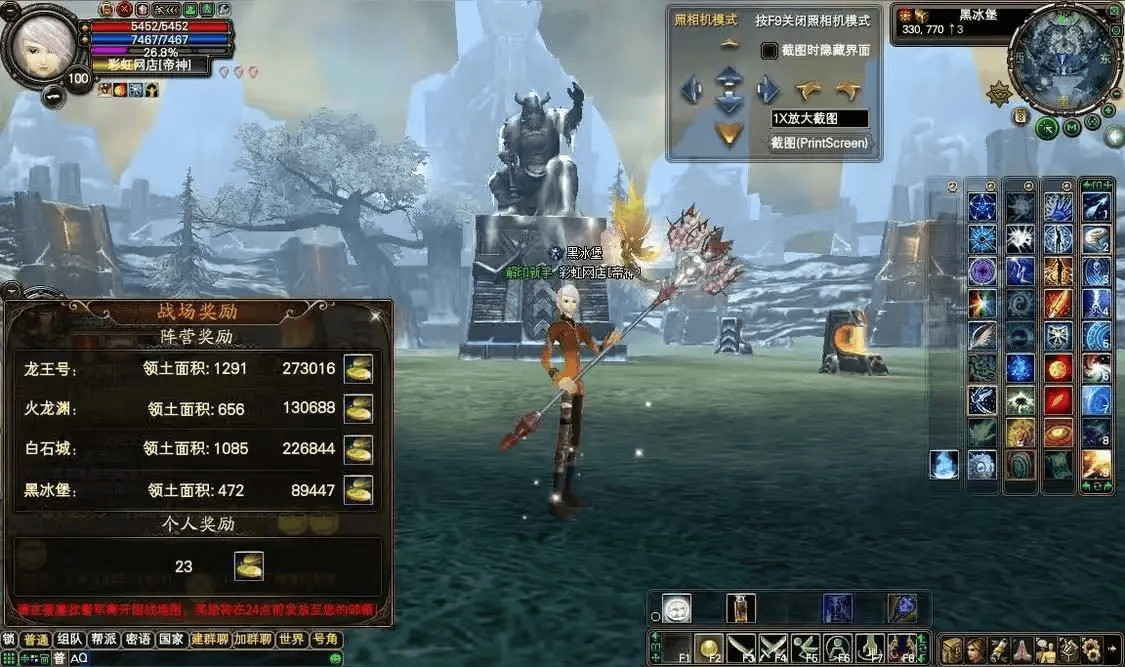Switch to the 帮派 chat channel

point(104,640)
